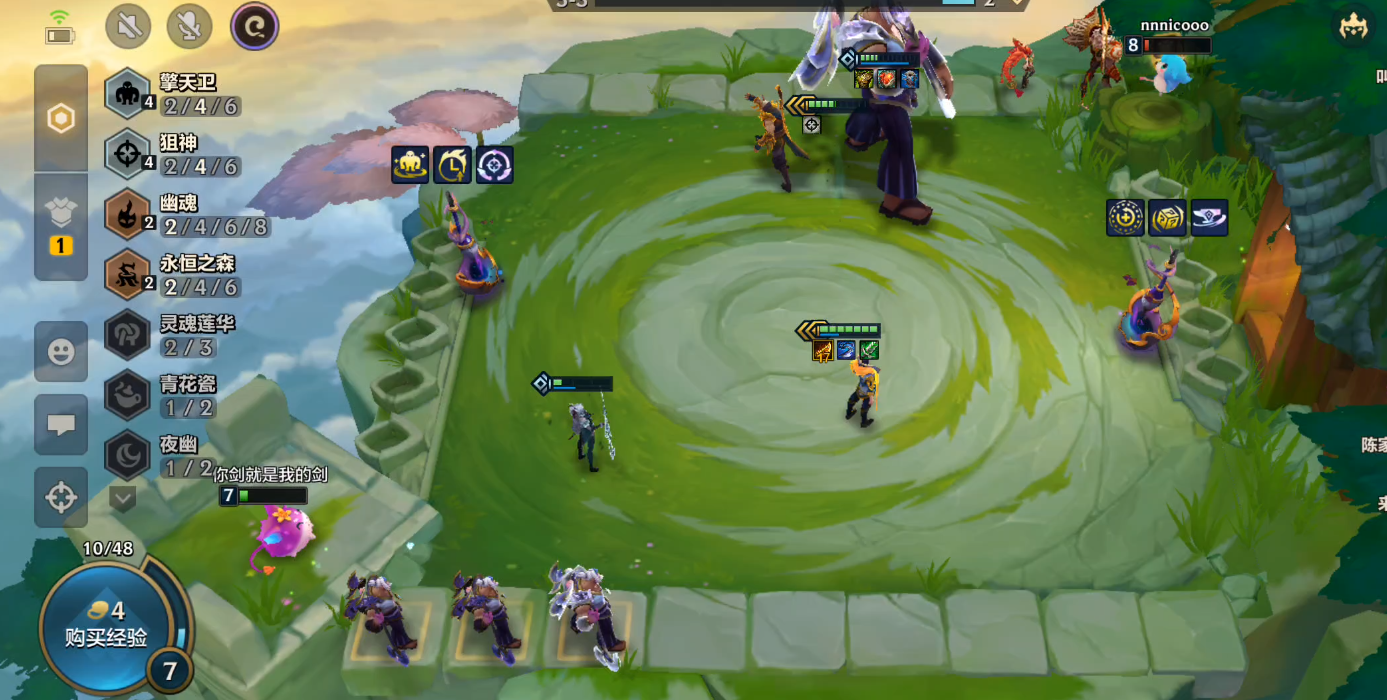This screenshot has width=1387, height=700.
Task: Open the emoji emote button
Action: pos(61,352)
